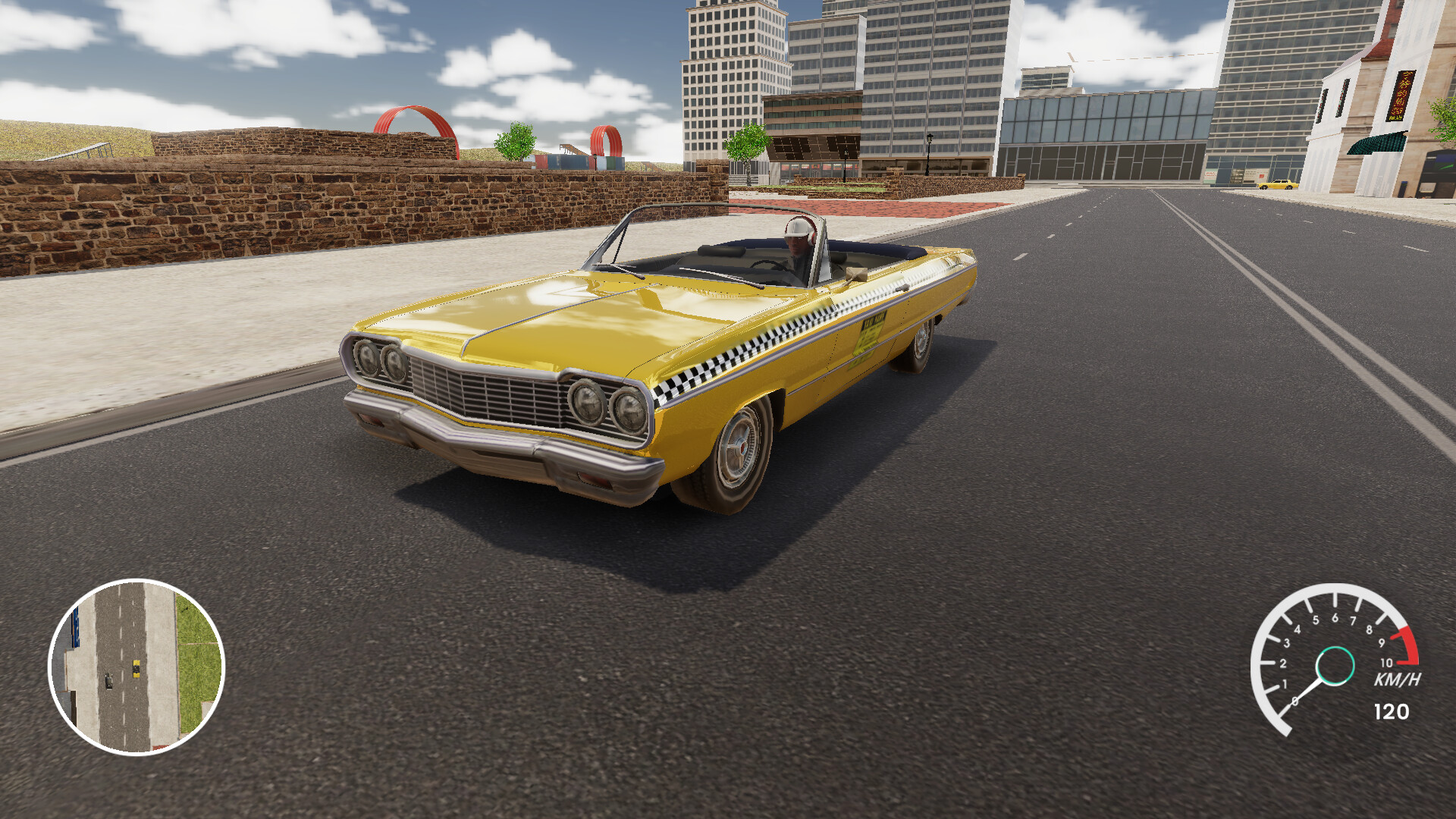Click the green circle hub of the gauge
The height and width of the screenshot is (819, 1456).
click(x=1335, y=666)
